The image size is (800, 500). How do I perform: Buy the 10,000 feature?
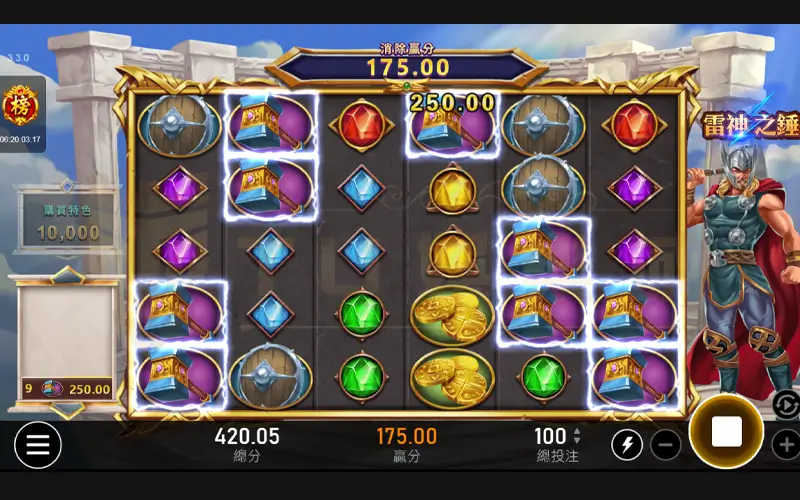[68, 223]
